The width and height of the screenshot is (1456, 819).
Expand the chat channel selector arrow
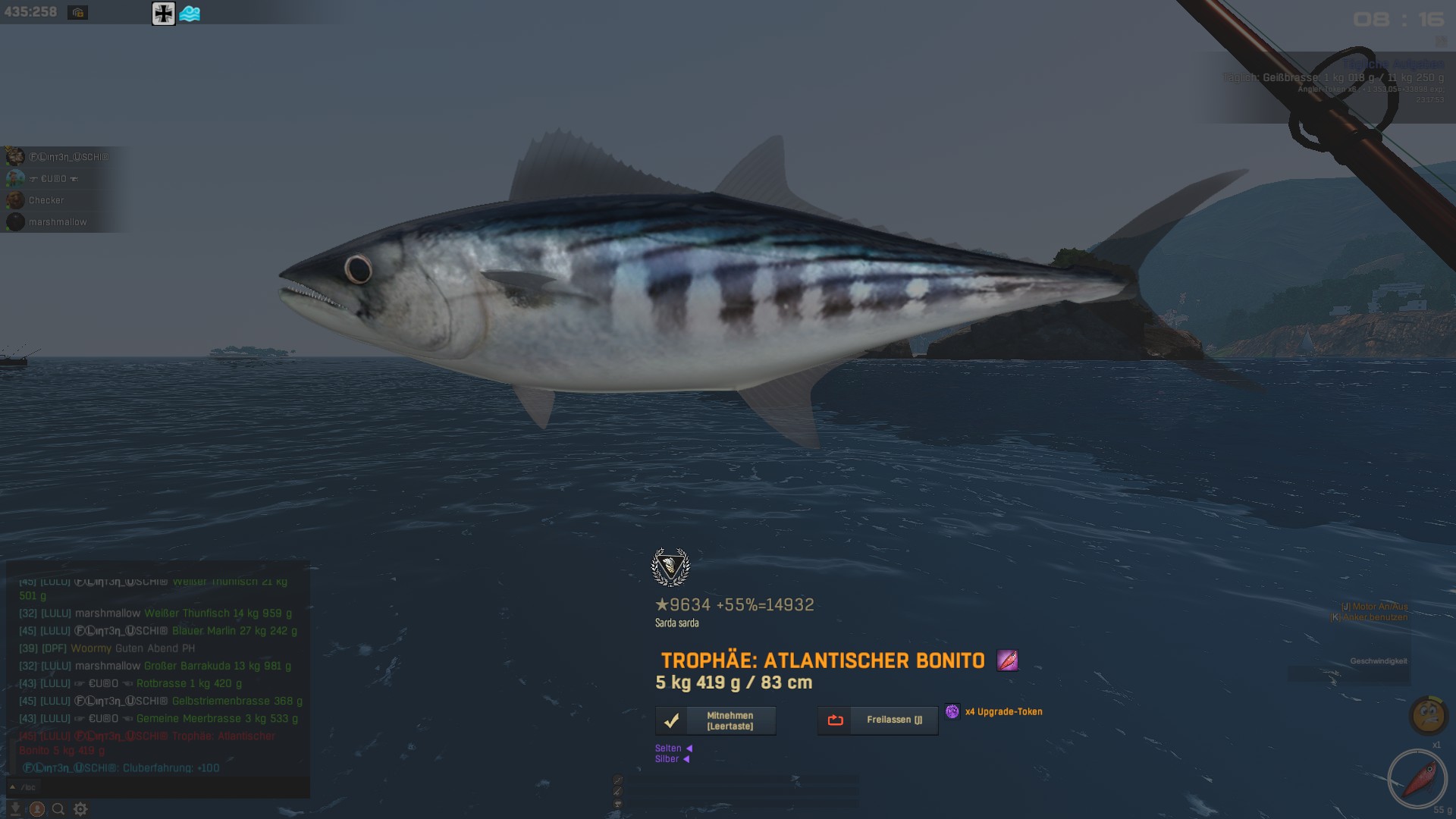click(12, 787)
